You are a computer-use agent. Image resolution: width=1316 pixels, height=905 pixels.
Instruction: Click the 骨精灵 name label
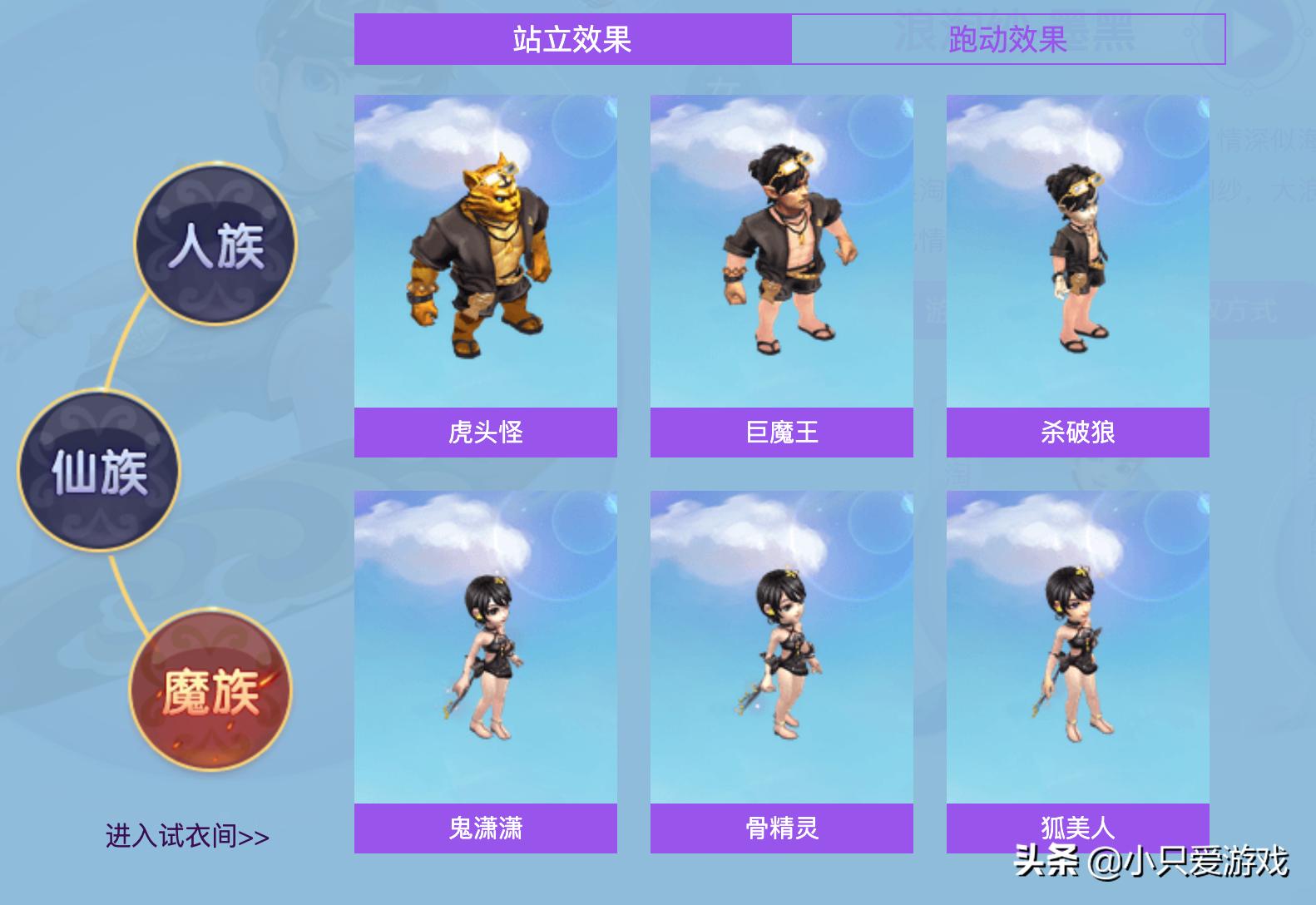782,828
